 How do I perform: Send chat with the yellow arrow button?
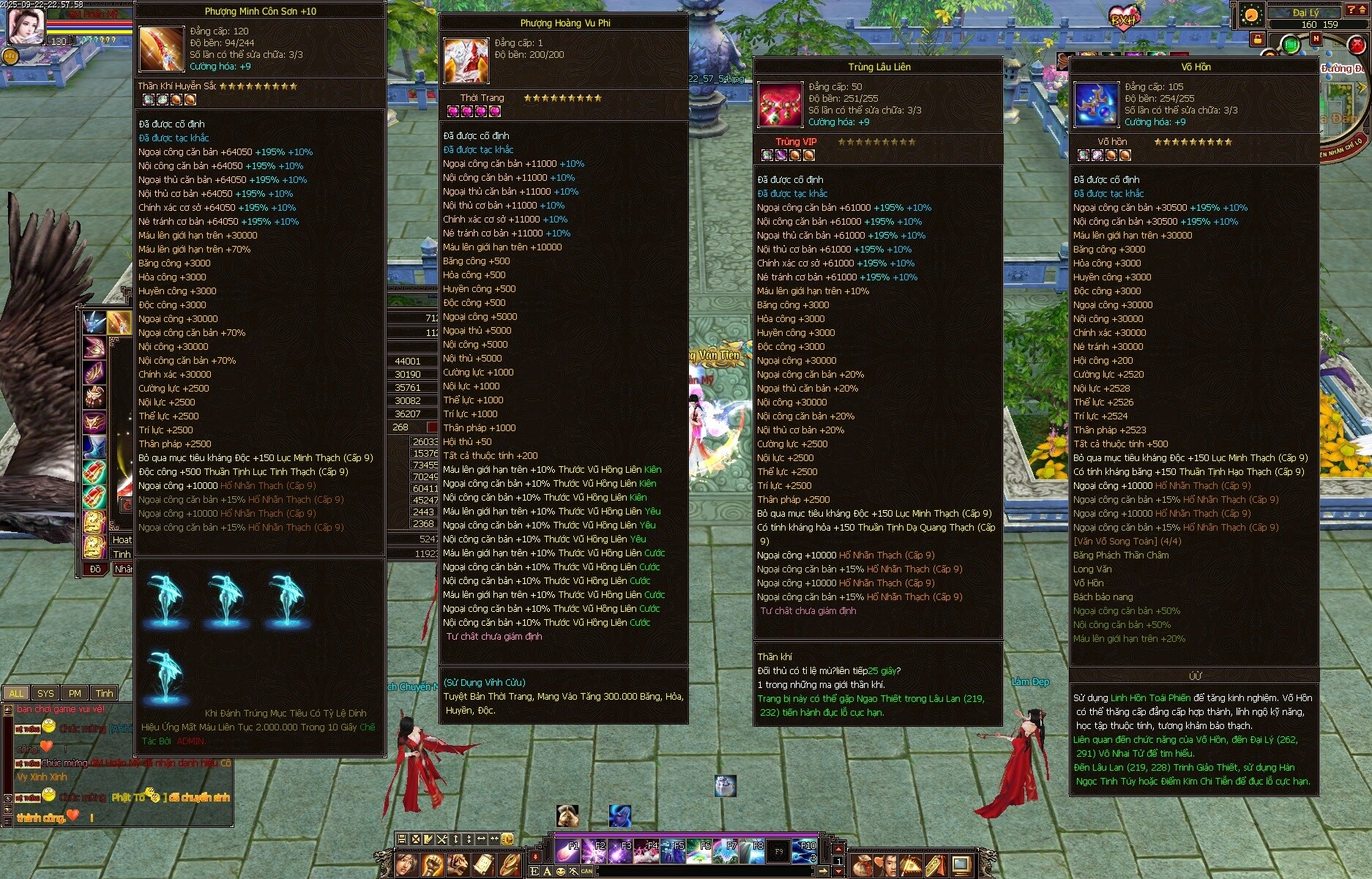(x=824, y=871)
